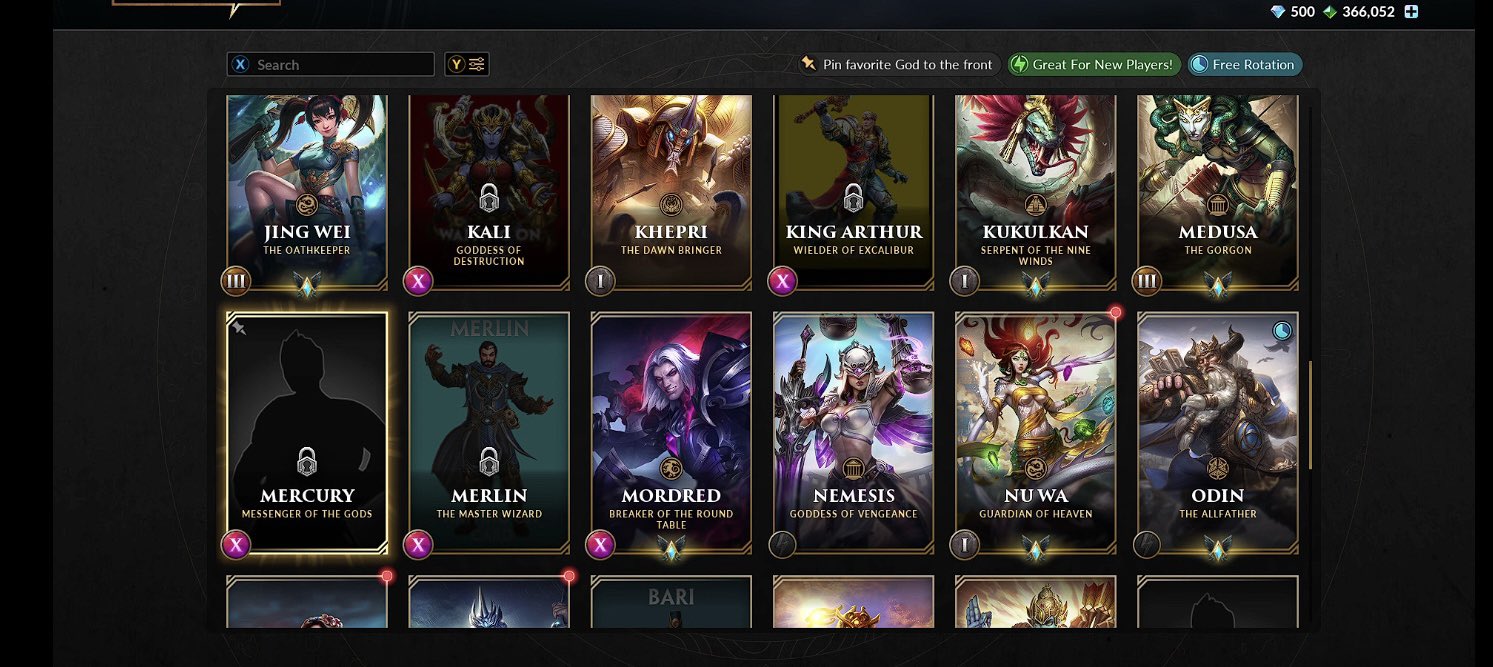This screenshot has height=667, width=1493.
Task: Select the Jing Wei god card
Action: coord(307,190)
